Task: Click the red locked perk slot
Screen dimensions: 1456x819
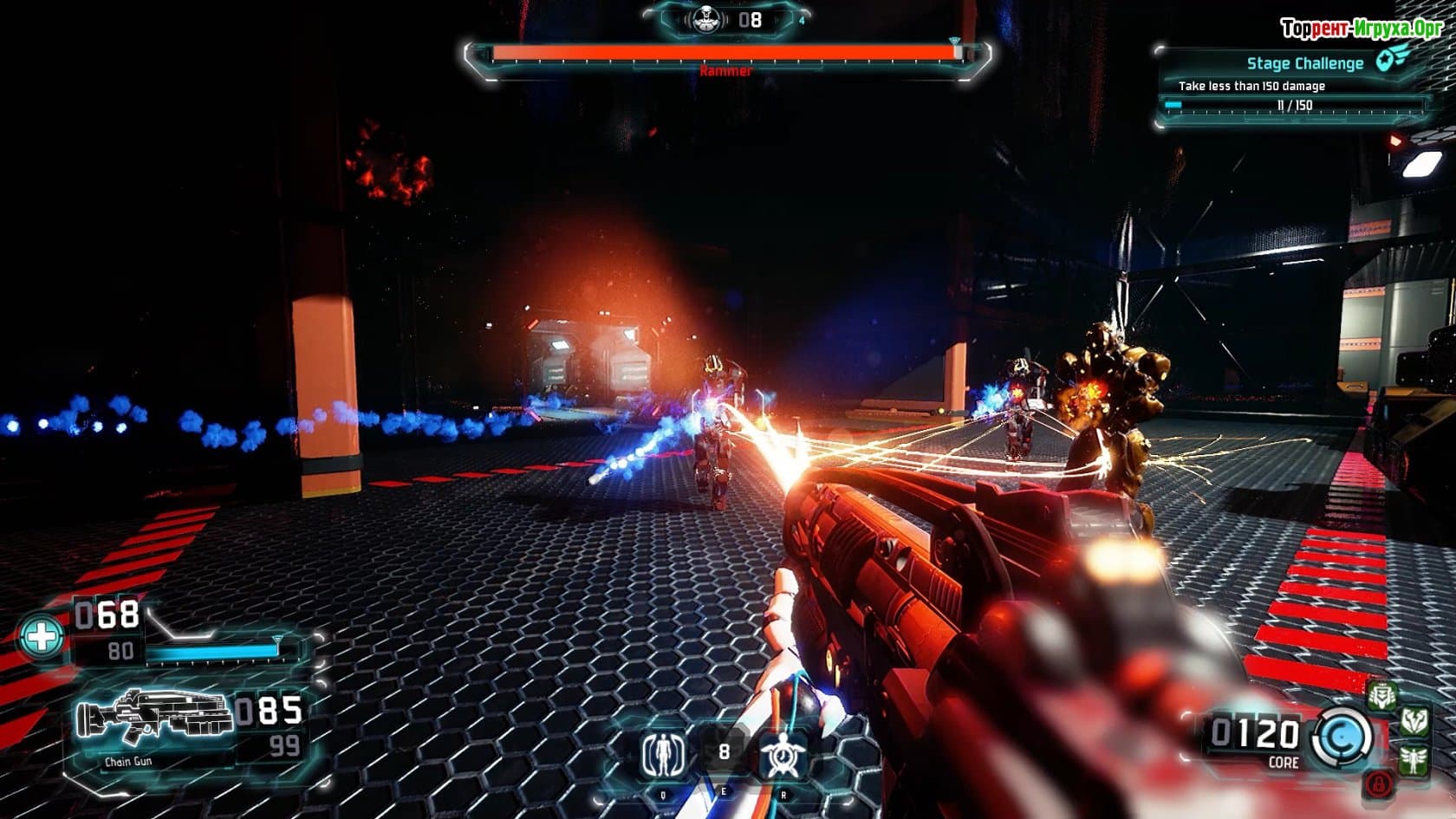Action: pyautogui.click(x=1380, y=784)
